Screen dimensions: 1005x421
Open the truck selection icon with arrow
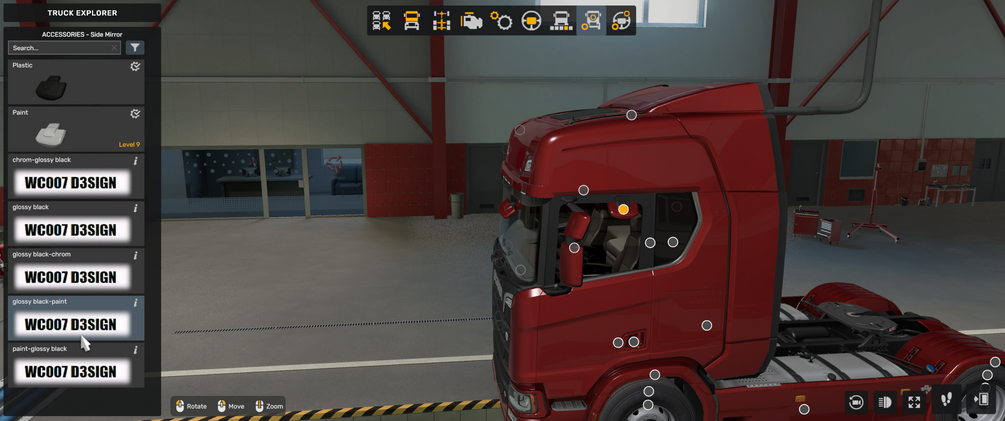pos(381,21)
